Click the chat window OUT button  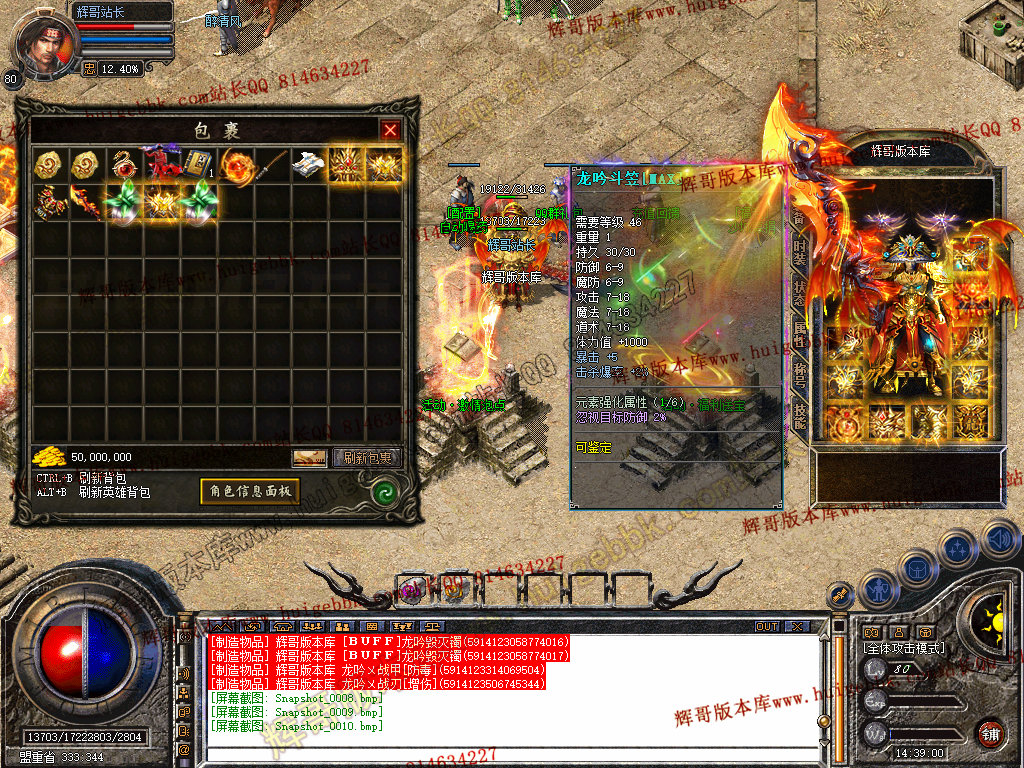tap(767, 626)
